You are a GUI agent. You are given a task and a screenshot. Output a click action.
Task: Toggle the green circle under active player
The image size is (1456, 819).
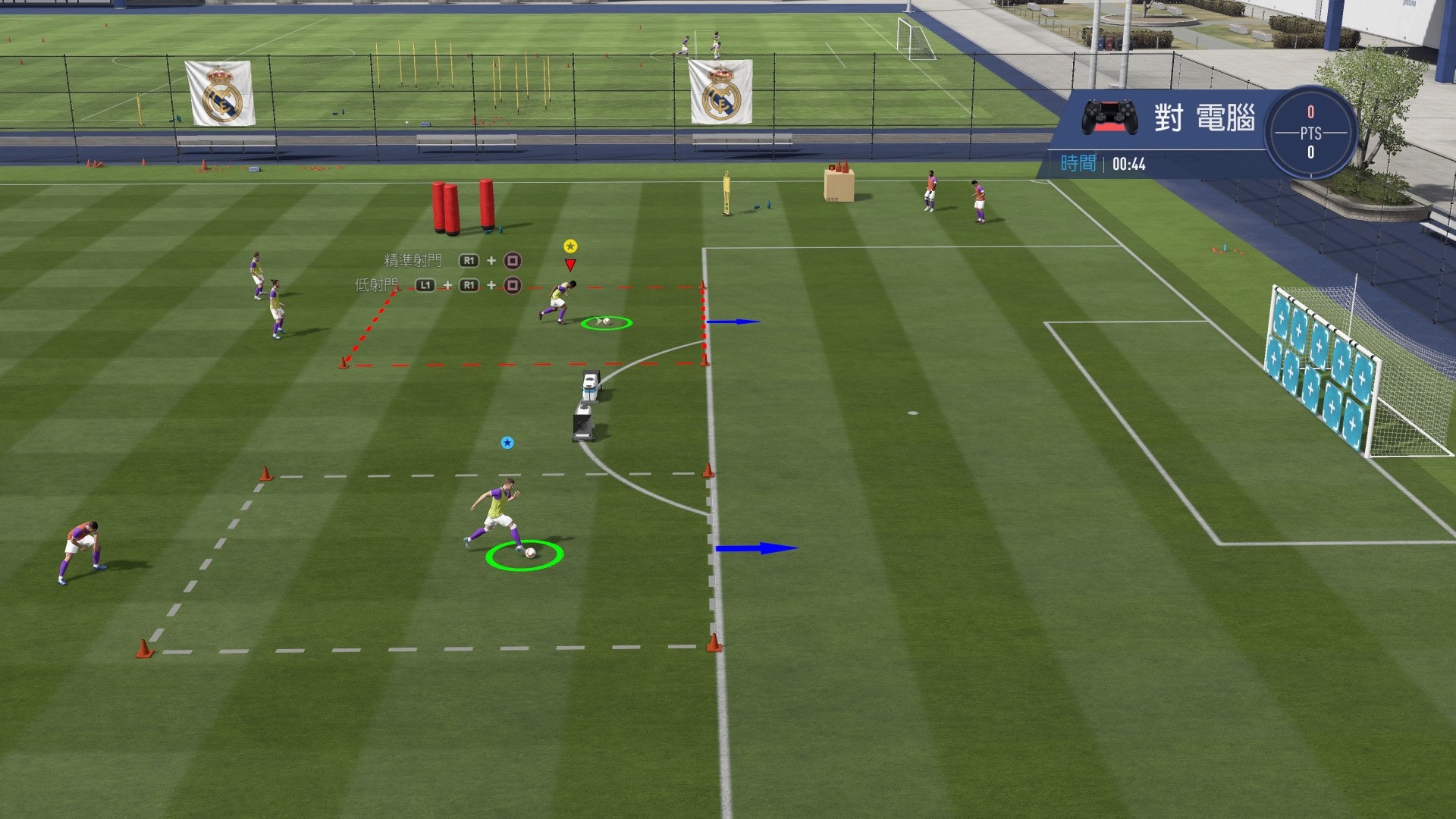pyautogui.click(x=523, y=554)
